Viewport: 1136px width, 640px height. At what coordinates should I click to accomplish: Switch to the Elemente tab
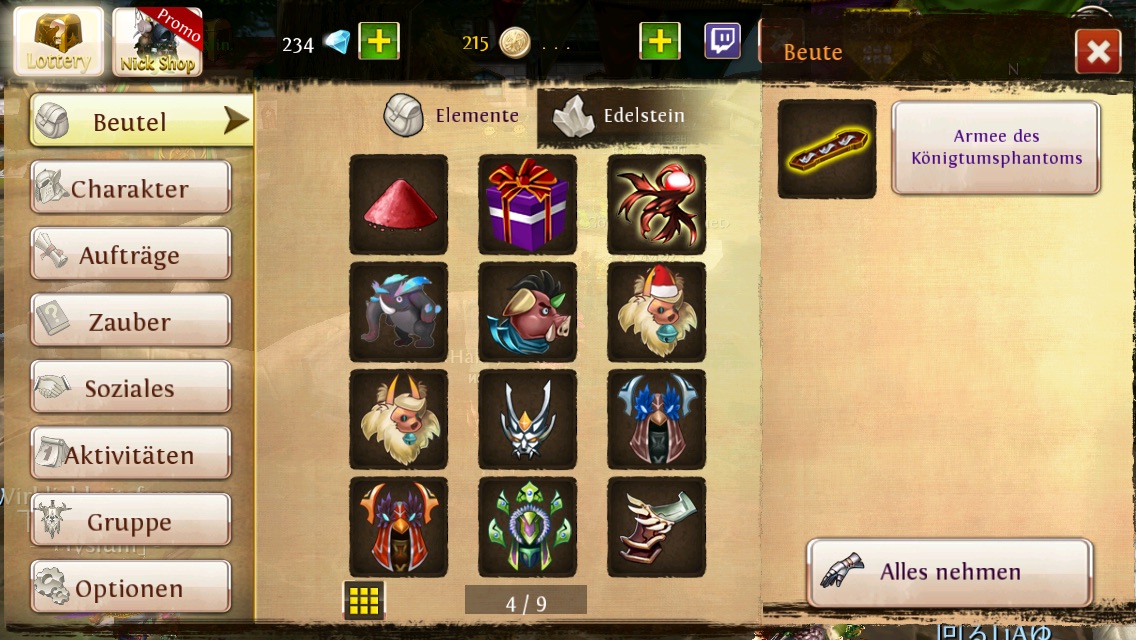coord(453,116)
